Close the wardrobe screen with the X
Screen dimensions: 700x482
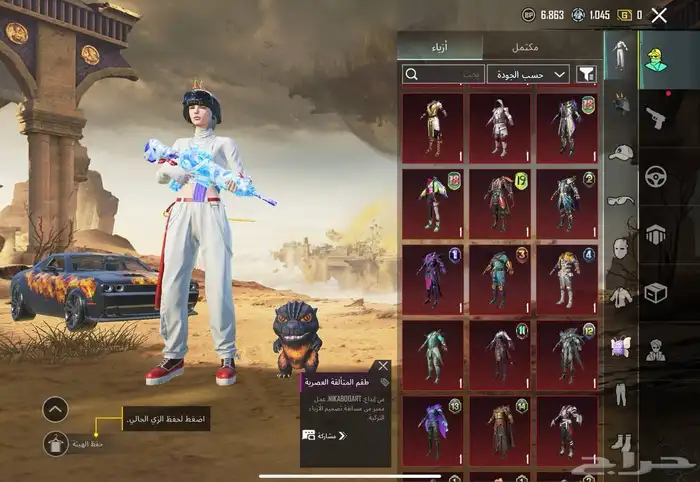pyautogui.click(x=659, y=15)
